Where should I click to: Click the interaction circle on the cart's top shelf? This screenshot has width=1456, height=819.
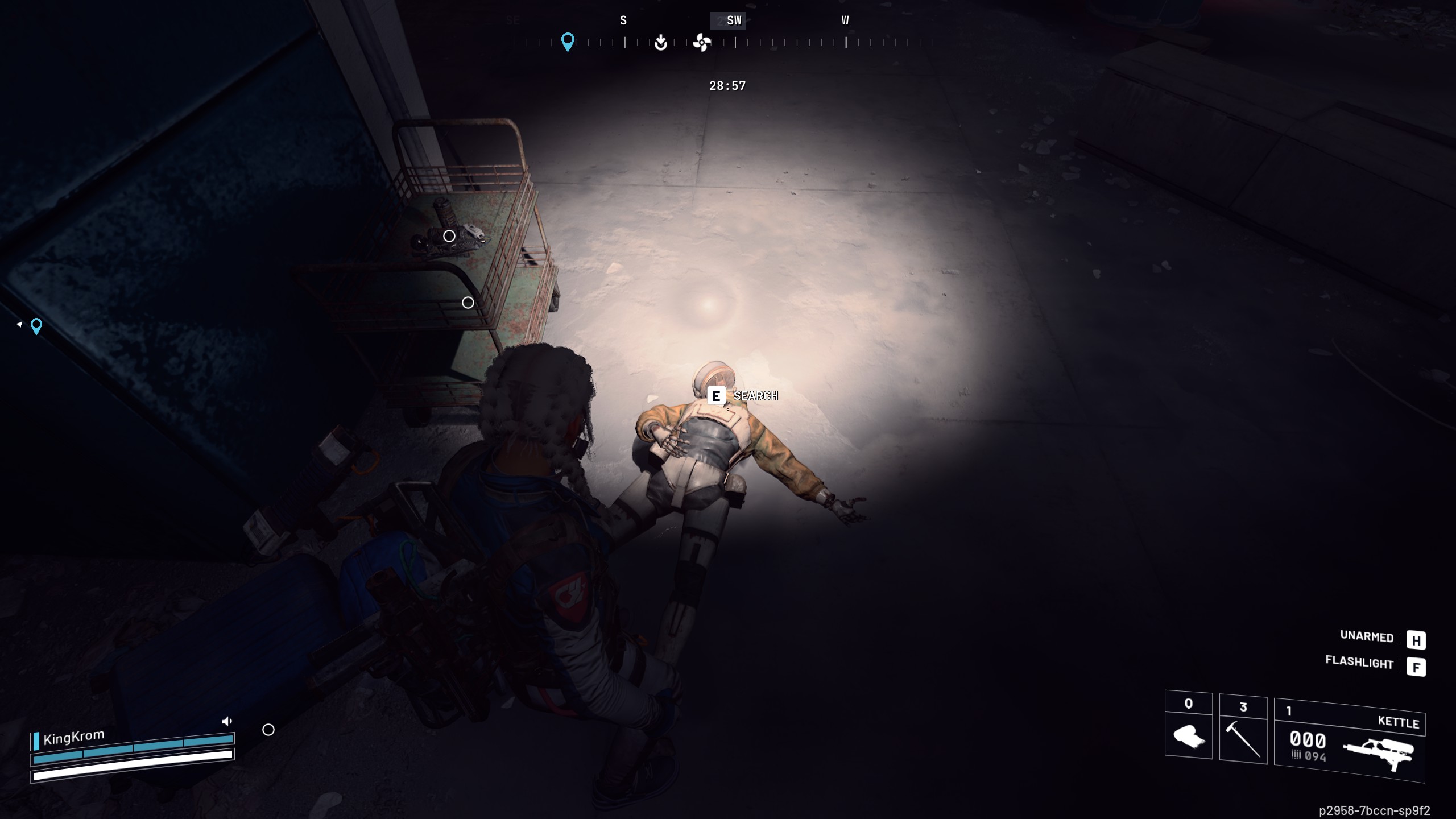(x=449, y=236)
